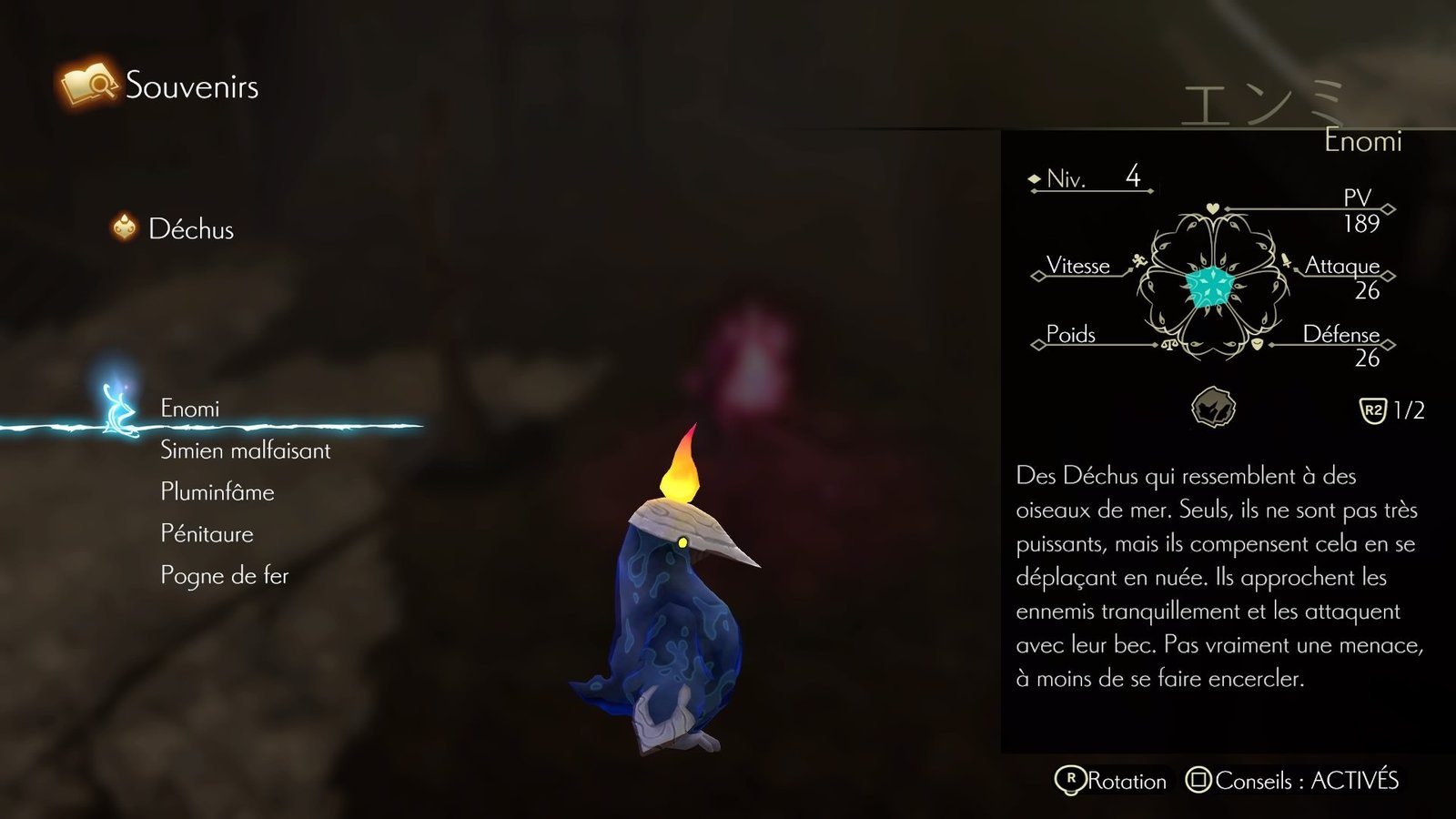This screenshot has height=819, width=1456.
Task: Select the Pénitaure entry
Action: [207, 534]
